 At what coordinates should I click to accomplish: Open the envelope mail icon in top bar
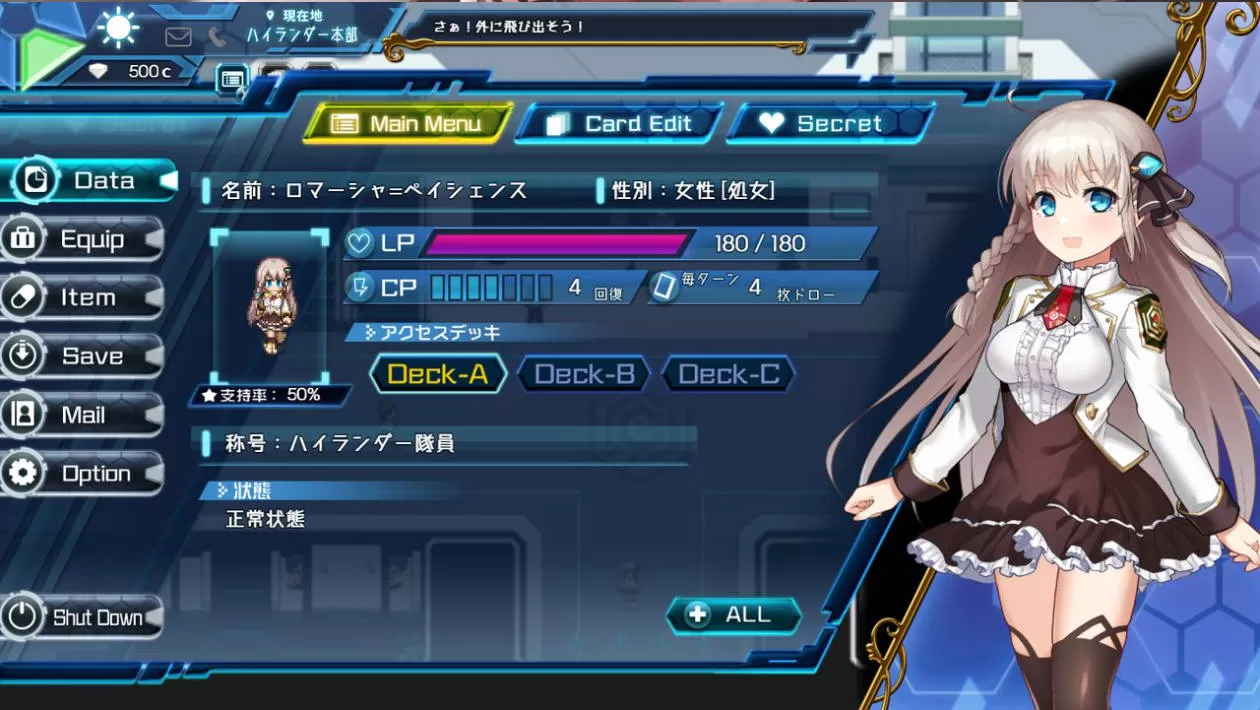click(x=178, y=37)
